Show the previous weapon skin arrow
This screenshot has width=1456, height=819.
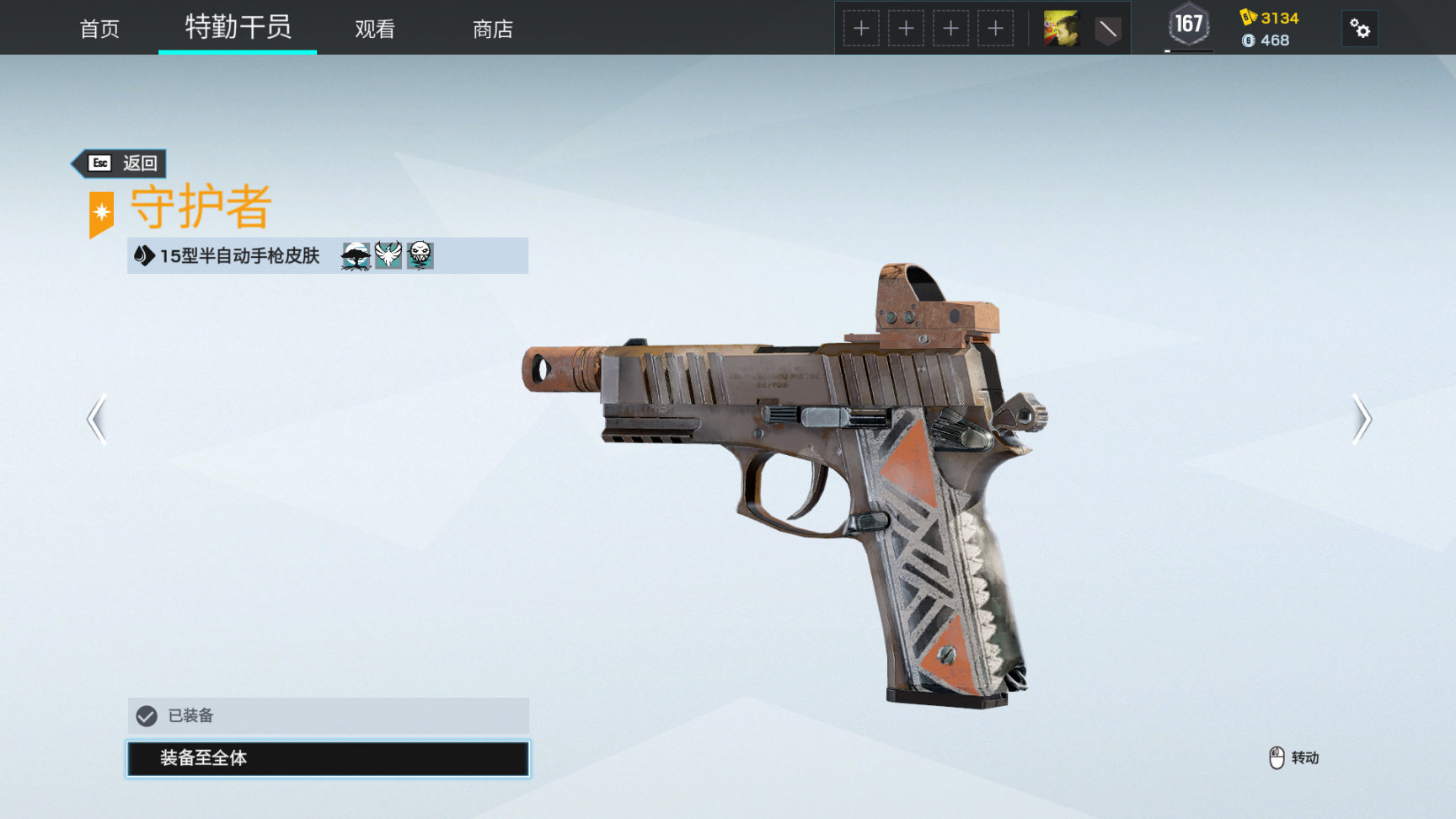[97, 419]
